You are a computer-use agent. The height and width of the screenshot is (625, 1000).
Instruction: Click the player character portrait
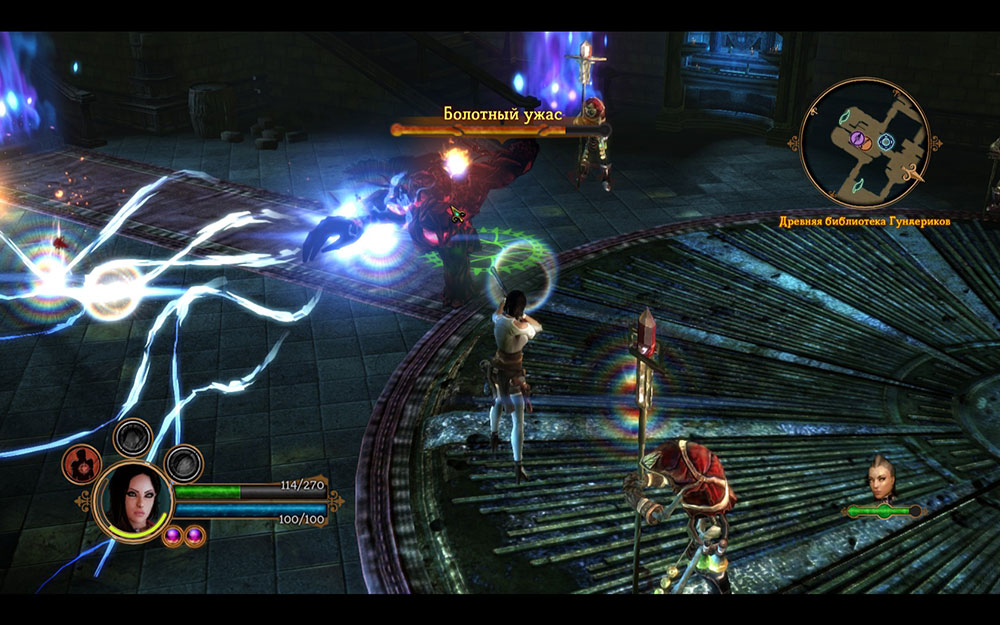(132, 499)
